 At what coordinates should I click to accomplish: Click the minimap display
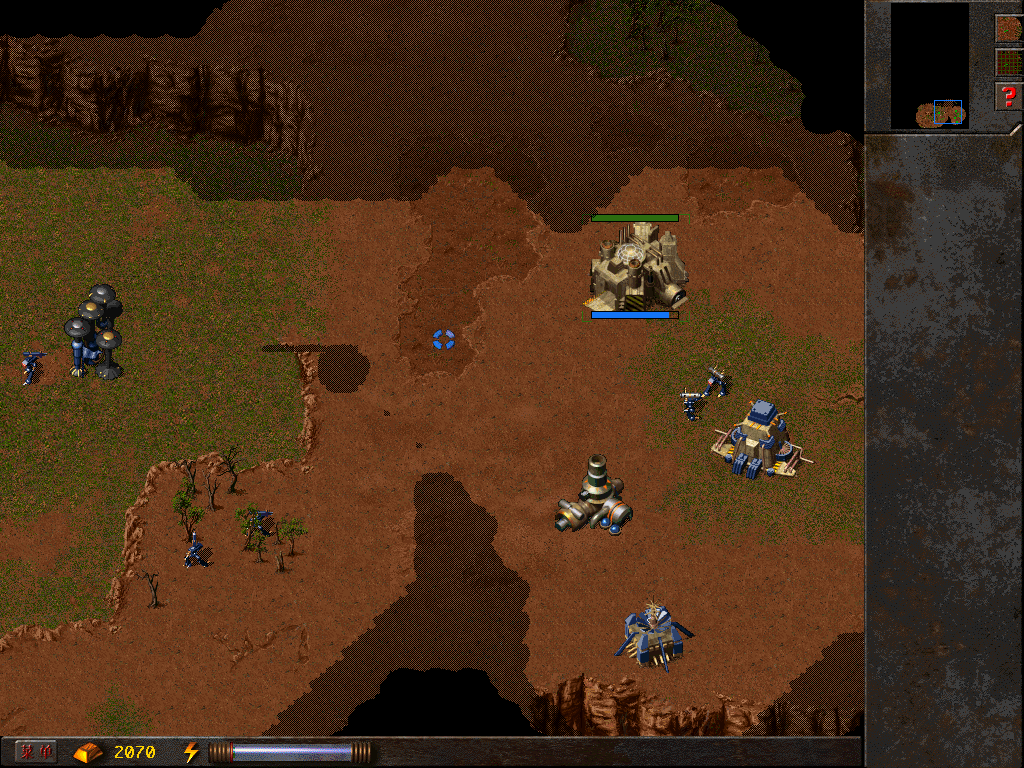pos(930,66)
